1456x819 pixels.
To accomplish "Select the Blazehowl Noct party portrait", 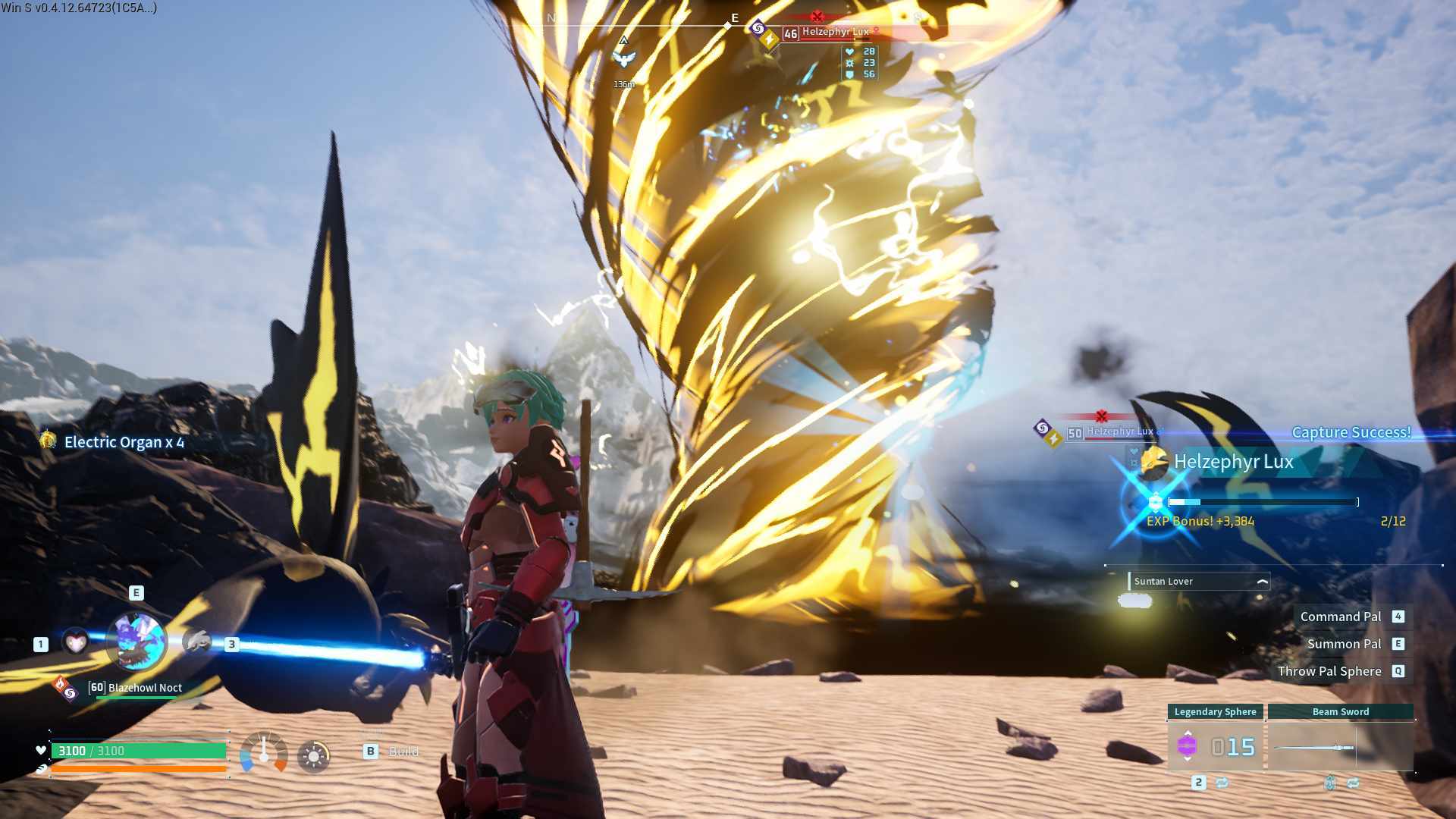I will click(x=137, y=642).
